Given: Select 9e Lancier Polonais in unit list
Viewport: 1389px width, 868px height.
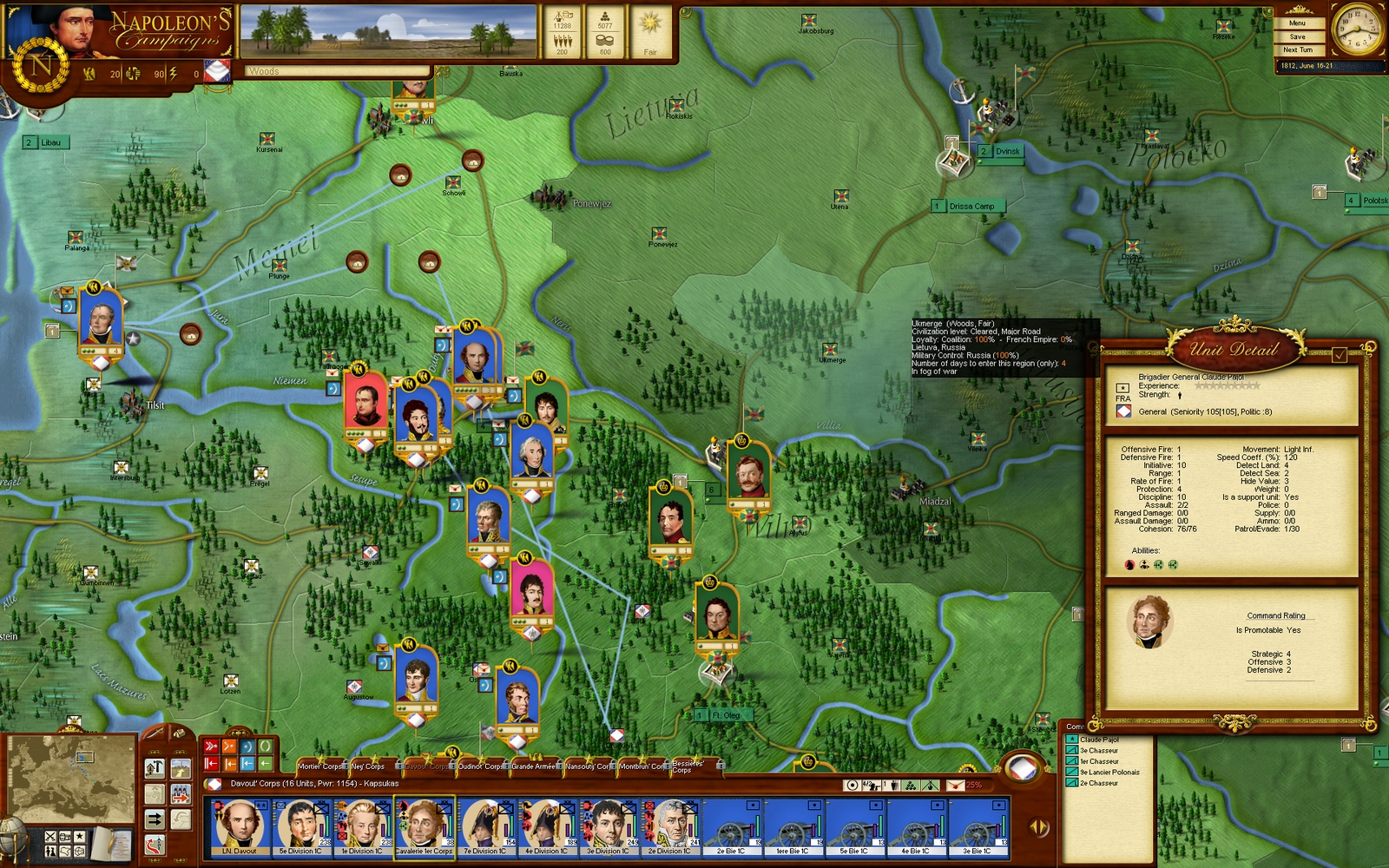Looking at the screenshot, I should tap(1109, 773).
